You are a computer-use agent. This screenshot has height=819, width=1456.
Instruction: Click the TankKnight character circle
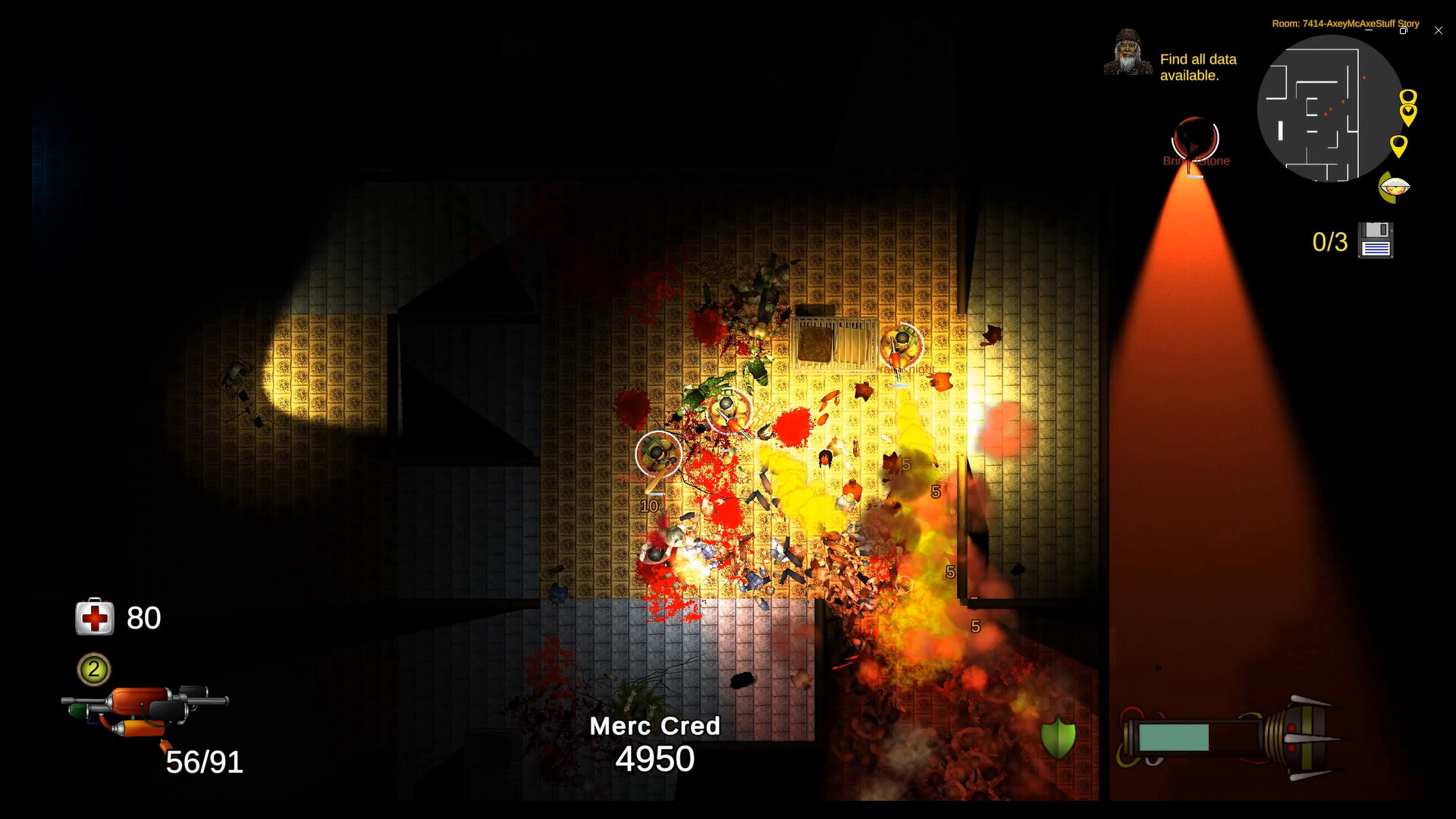click(901, 346)
